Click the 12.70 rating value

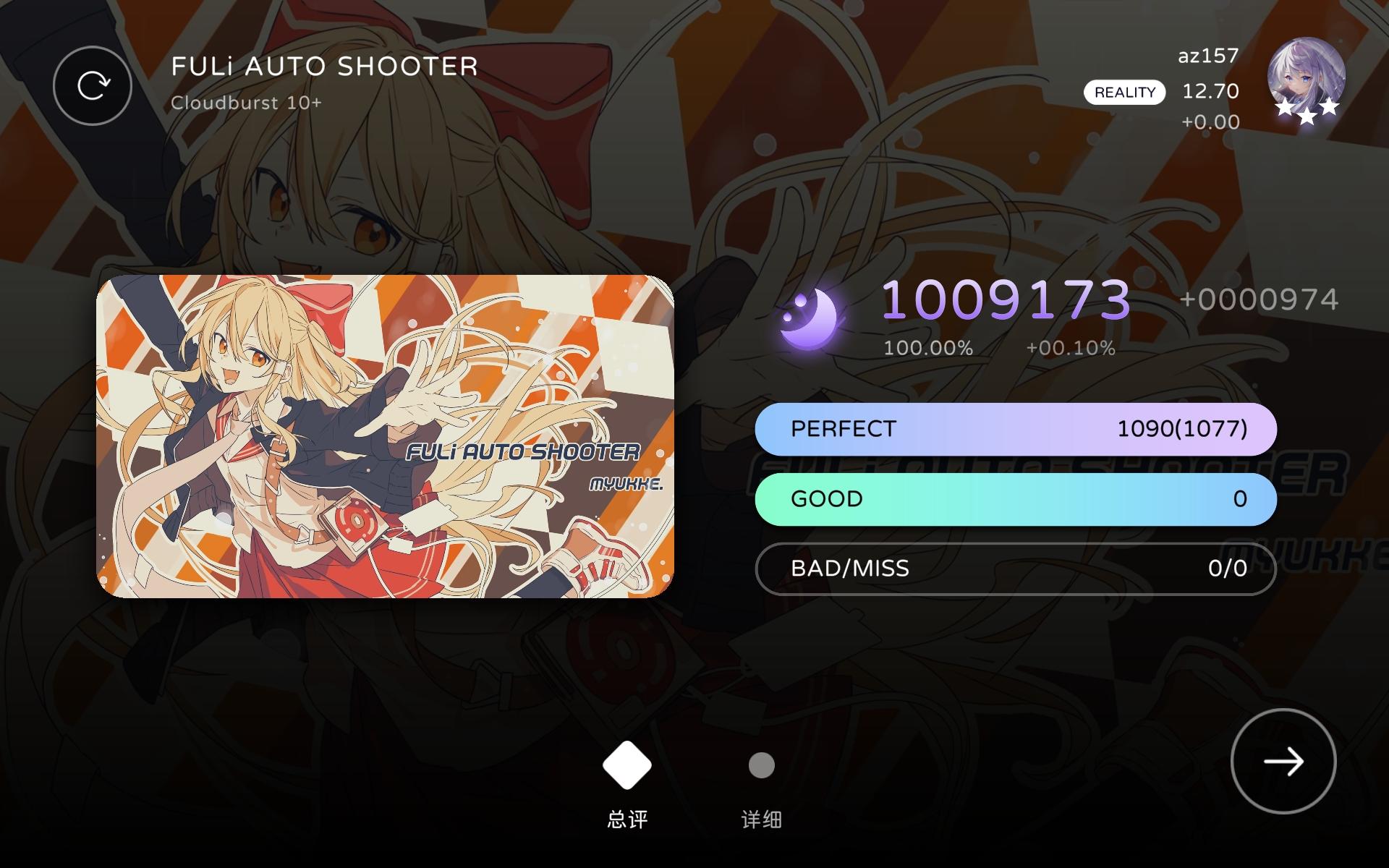[x=1209, y=92]
